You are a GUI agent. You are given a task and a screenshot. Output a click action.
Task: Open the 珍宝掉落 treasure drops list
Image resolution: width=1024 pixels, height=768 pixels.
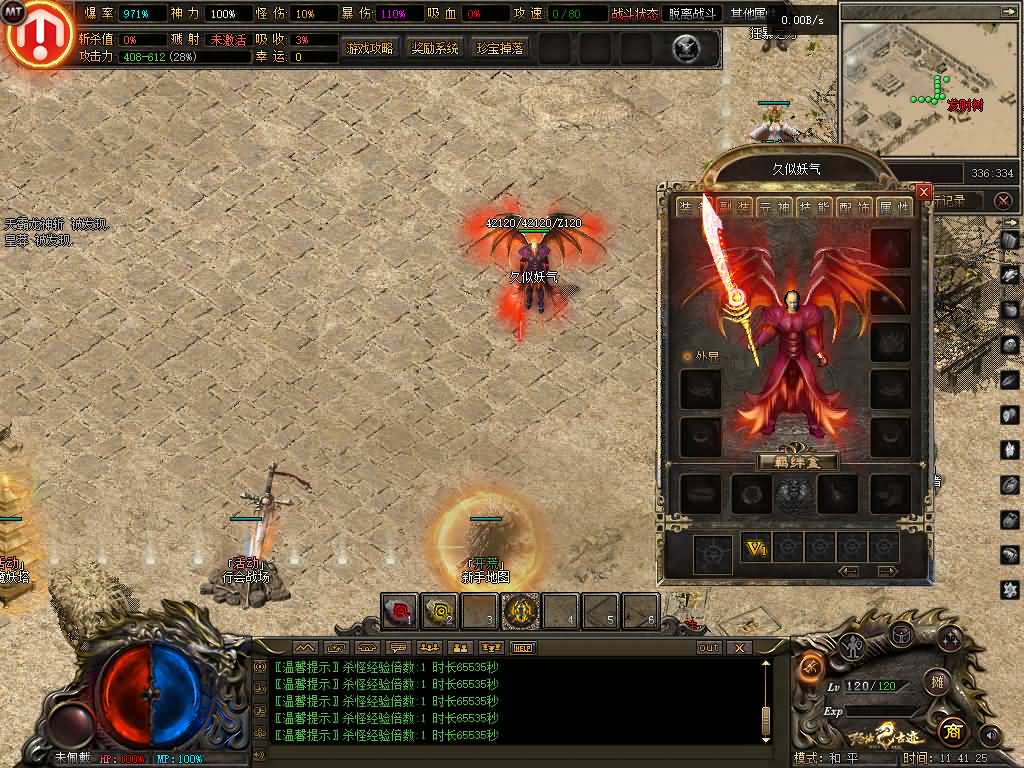(500, 48)
